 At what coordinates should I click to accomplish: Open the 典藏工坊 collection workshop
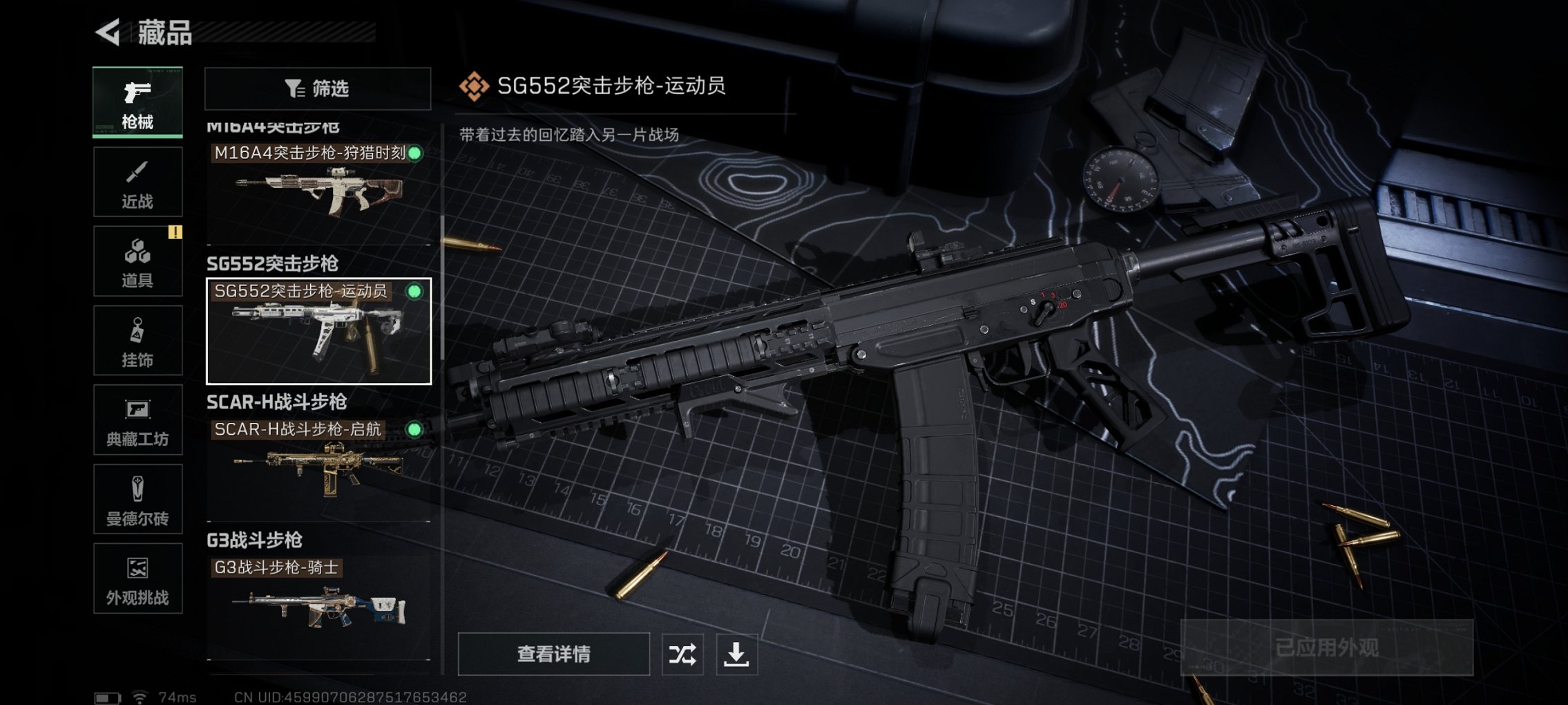[137, 420]
